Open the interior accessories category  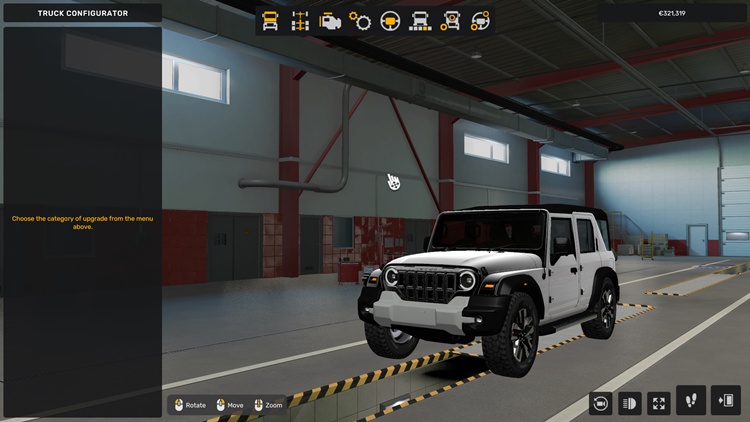(480, 20)
